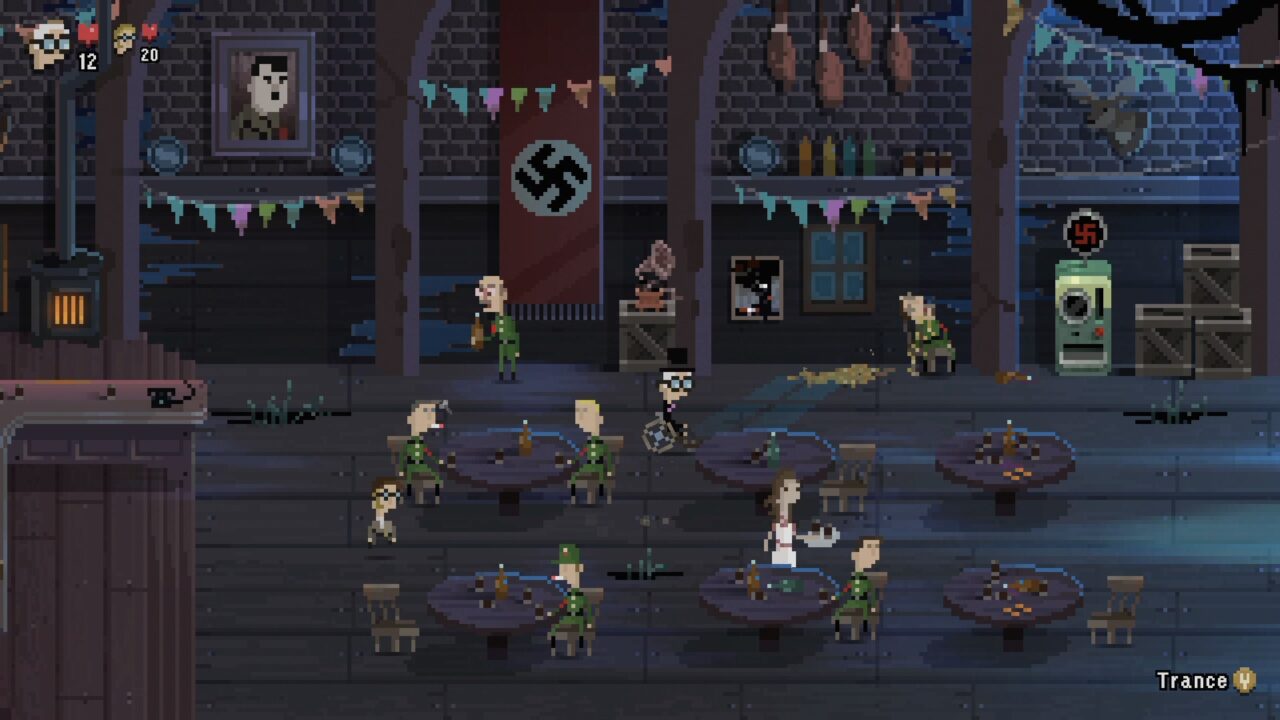
Task: Select the white-haired glasses character portrait
Action: point(47,43)
